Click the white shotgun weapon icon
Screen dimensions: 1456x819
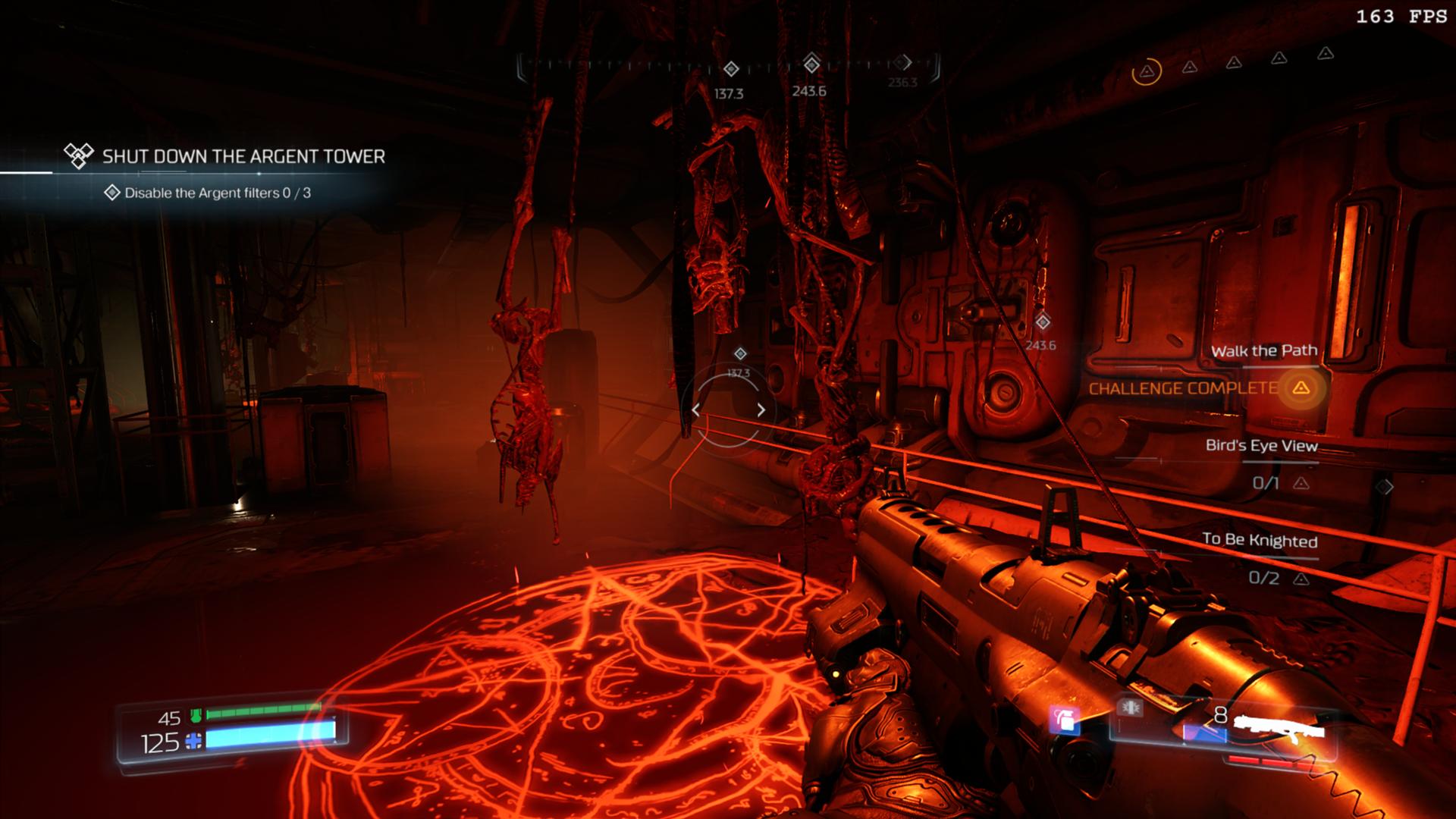[1279, 728]
